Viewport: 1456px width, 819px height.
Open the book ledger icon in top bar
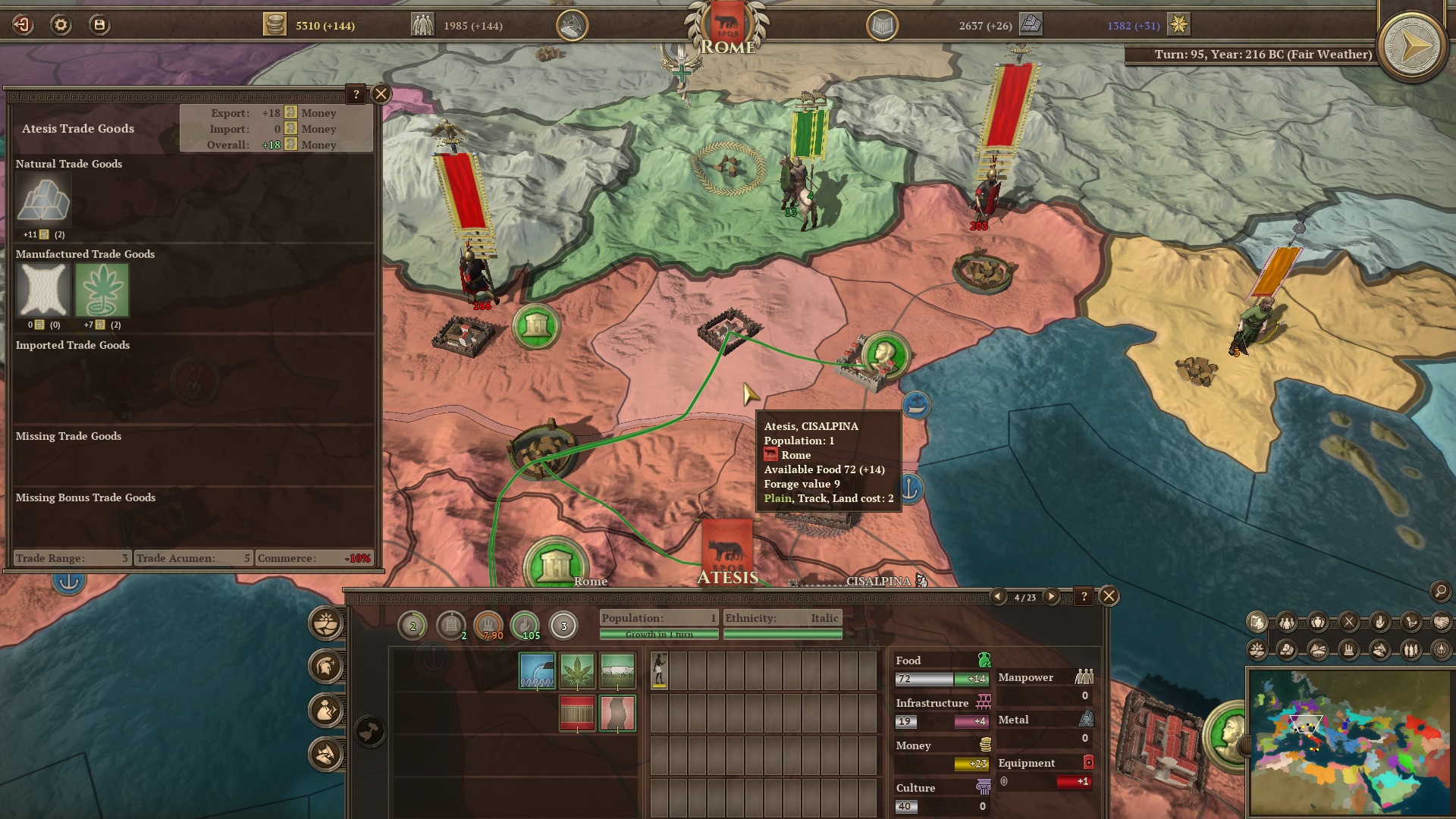[882, 26]
